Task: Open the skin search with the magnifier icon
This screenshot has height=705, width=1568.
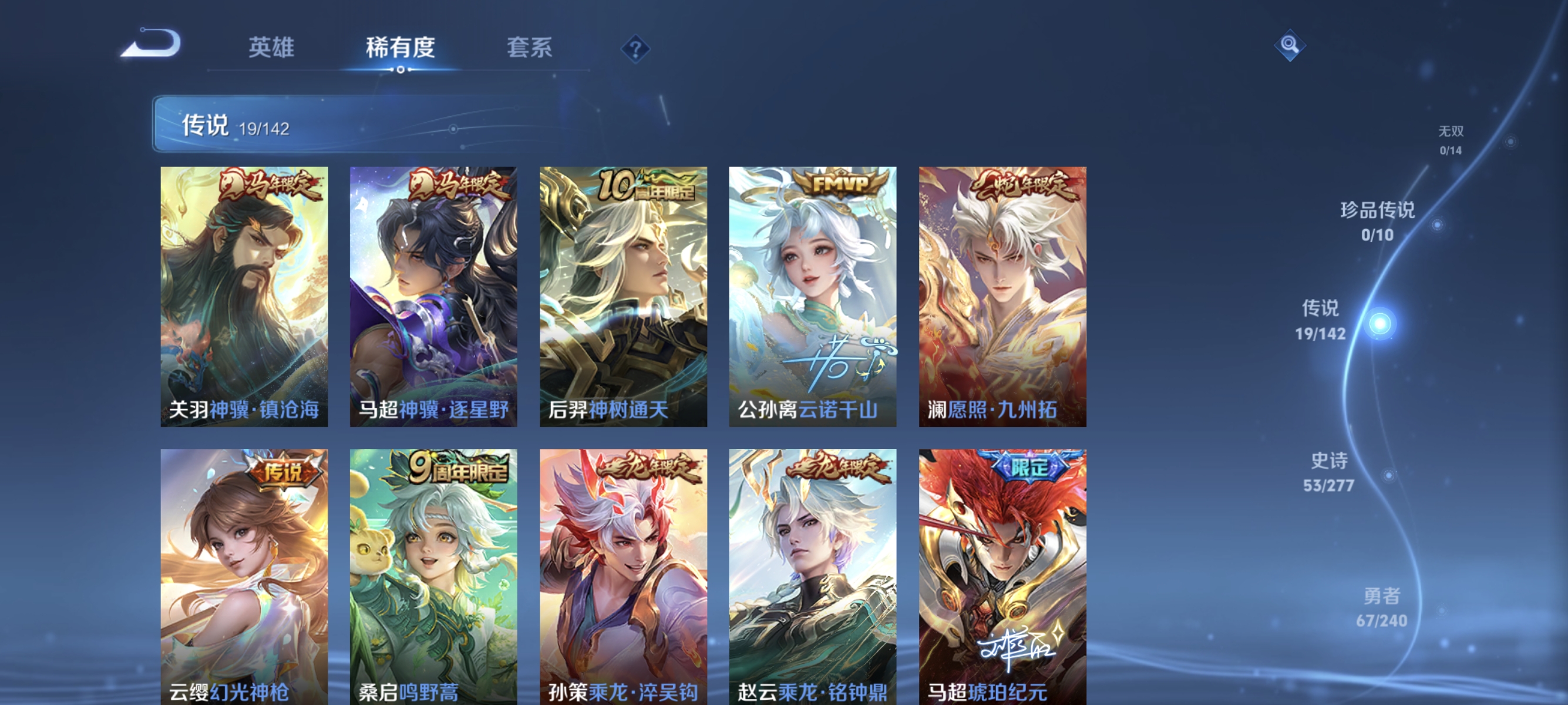Action: (x=1290, y=45)
